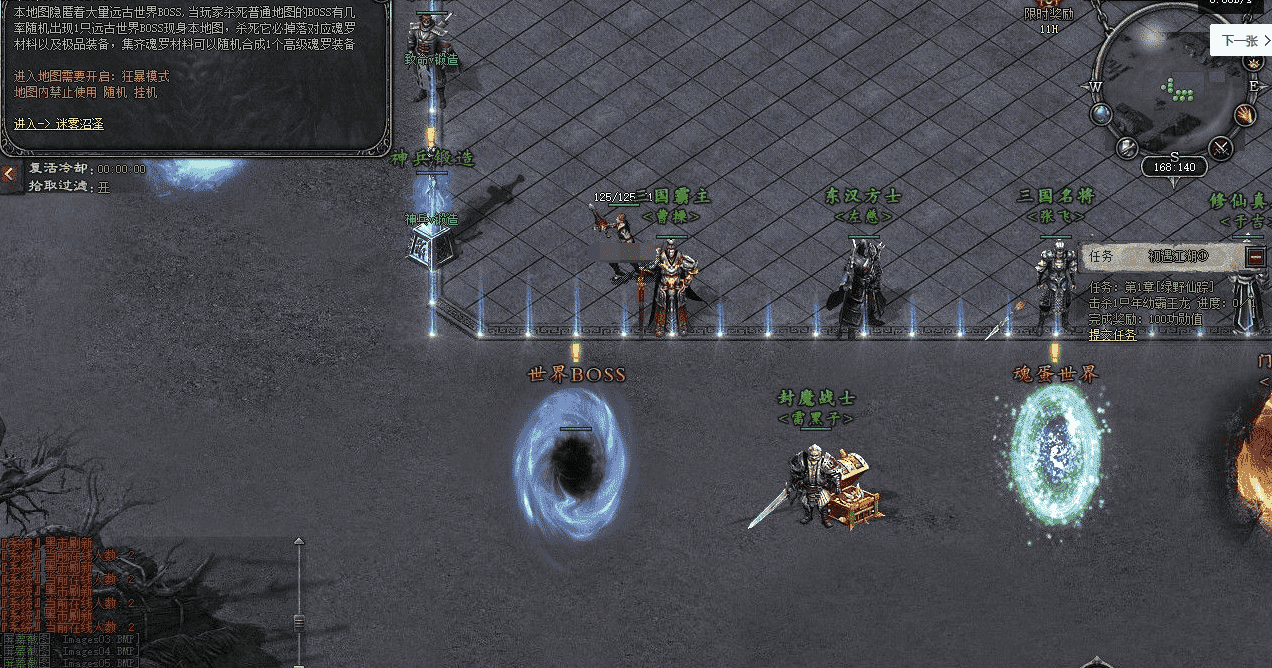This screenshot has width=1272, height=668.
Task: Click the flame icon at the minimap's upper right
Action: [1252, 62]
